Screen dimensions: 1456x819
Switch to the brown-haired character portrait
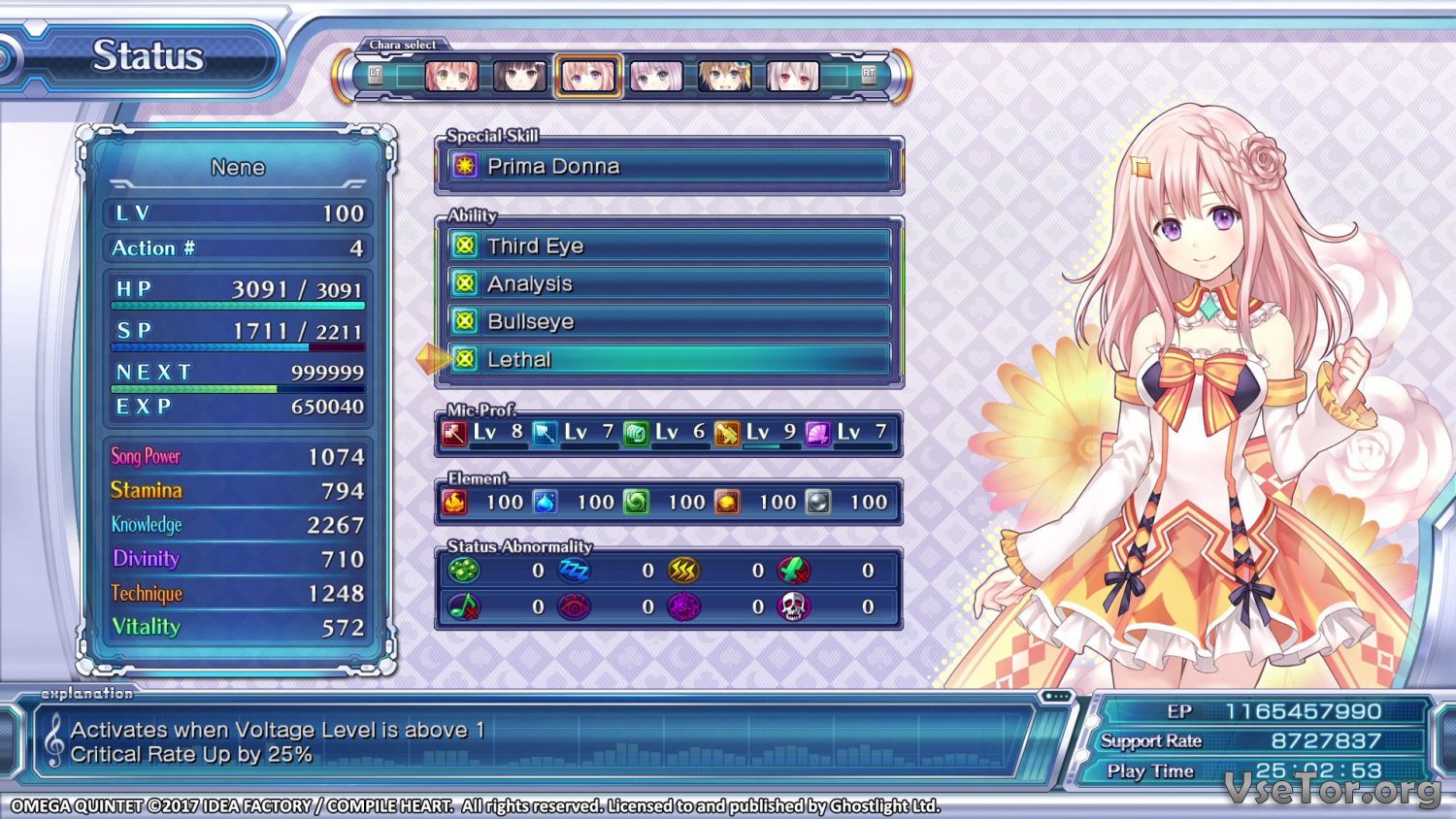coord(724,76)
